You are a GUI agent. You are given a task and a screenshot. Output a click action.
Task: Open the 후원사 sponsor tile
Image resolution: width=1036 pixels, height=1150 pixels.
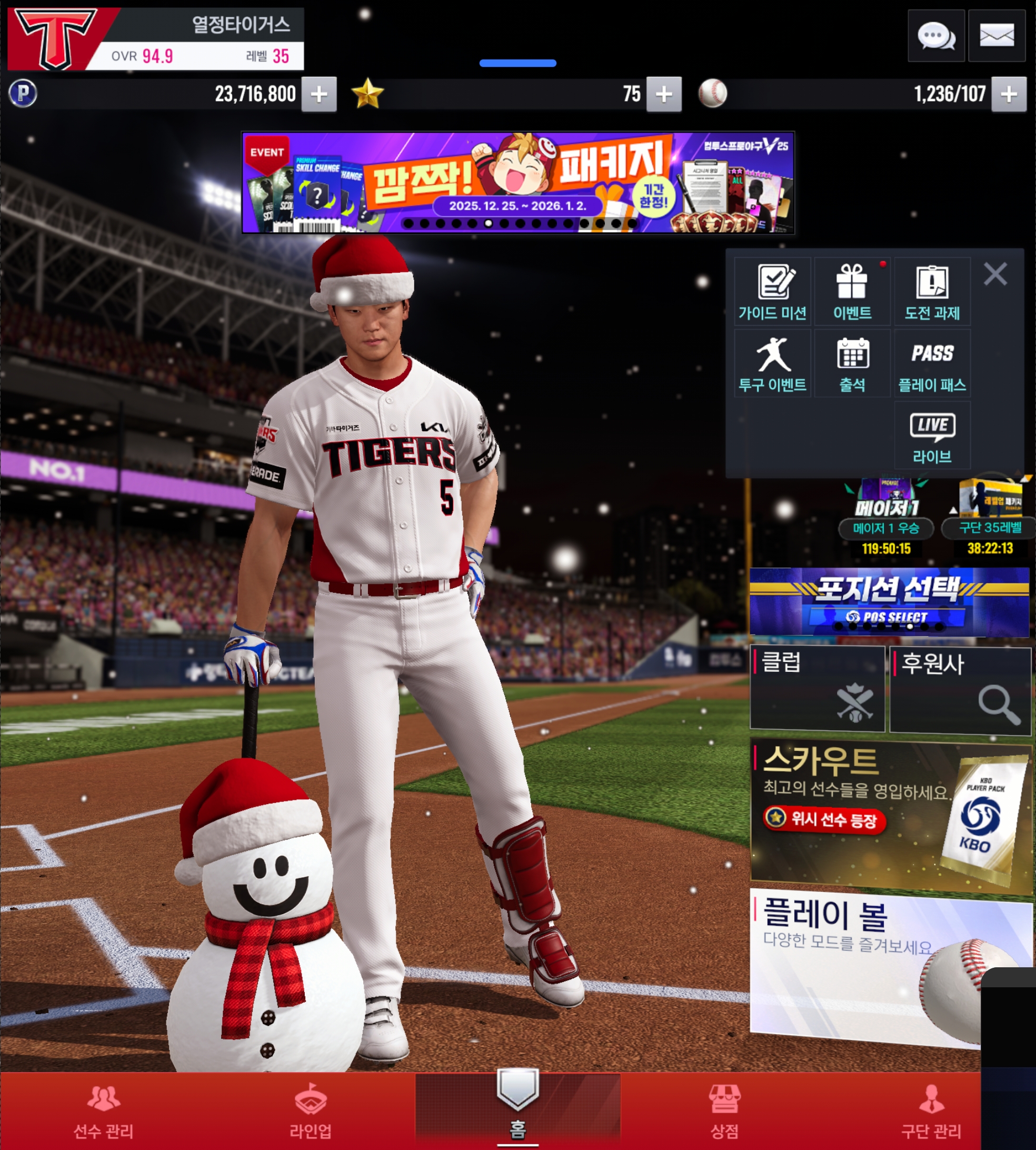click(960, 689)
